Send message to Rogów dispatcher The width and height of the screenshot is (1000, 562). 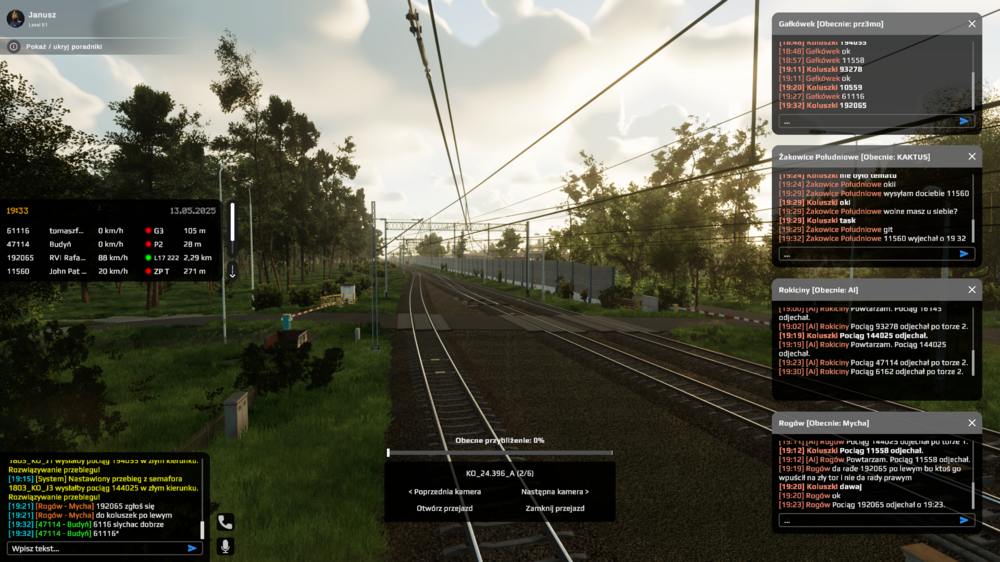tap(964, 520)
